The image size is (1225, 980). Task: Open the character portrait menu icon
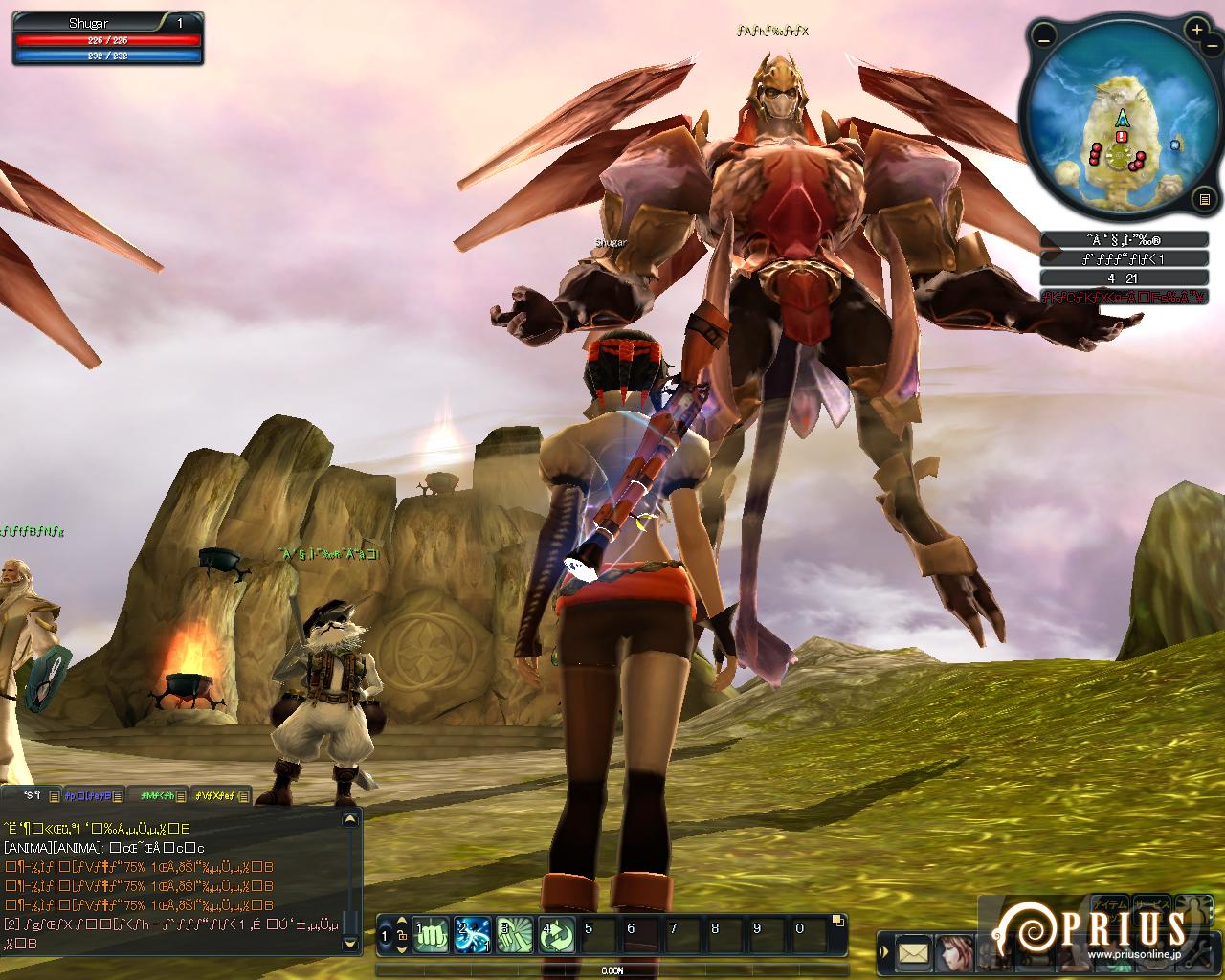[x=954, y=952]
